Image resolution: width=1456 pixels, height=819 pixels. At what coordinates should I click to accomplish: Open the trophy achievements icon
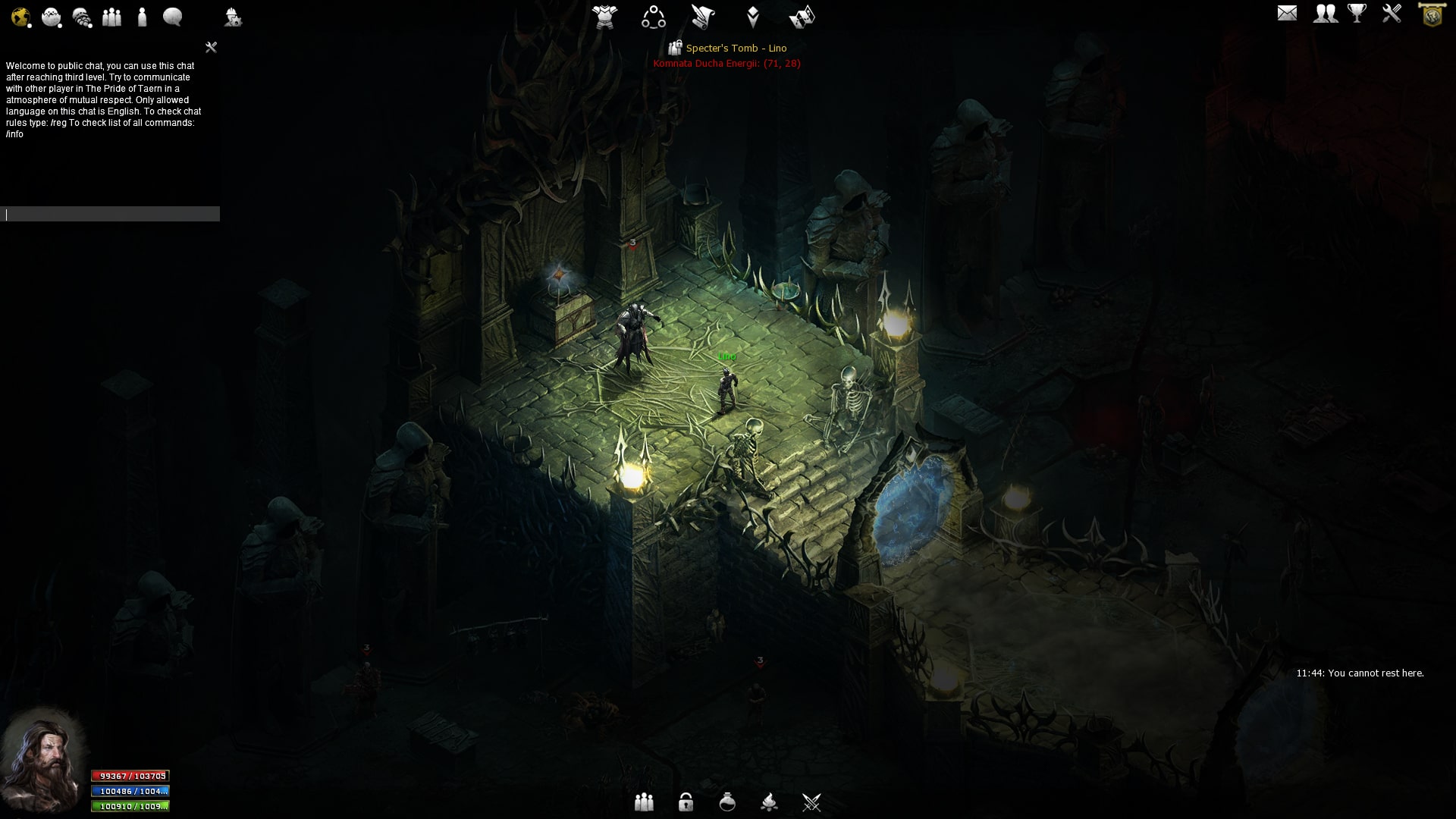pyautogui.click(x=1357, y=12)
